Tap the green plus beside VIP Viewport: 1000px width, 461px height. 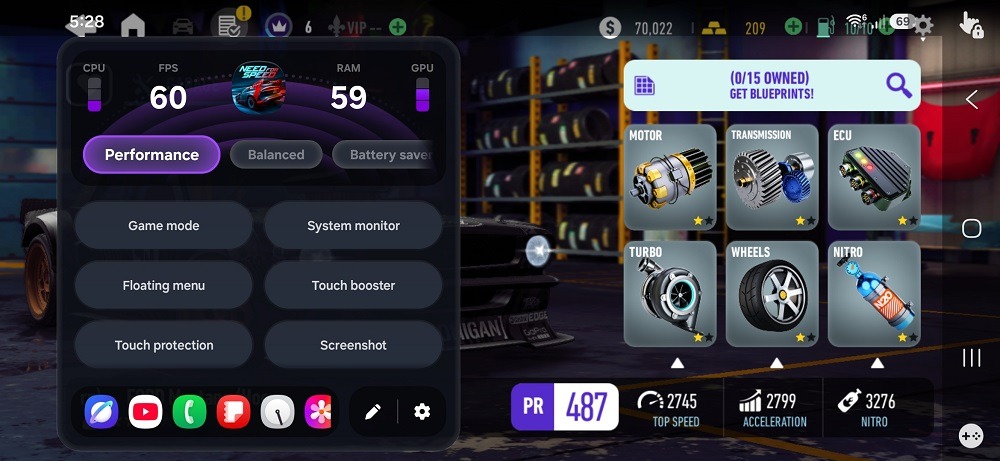click(397, 27)
